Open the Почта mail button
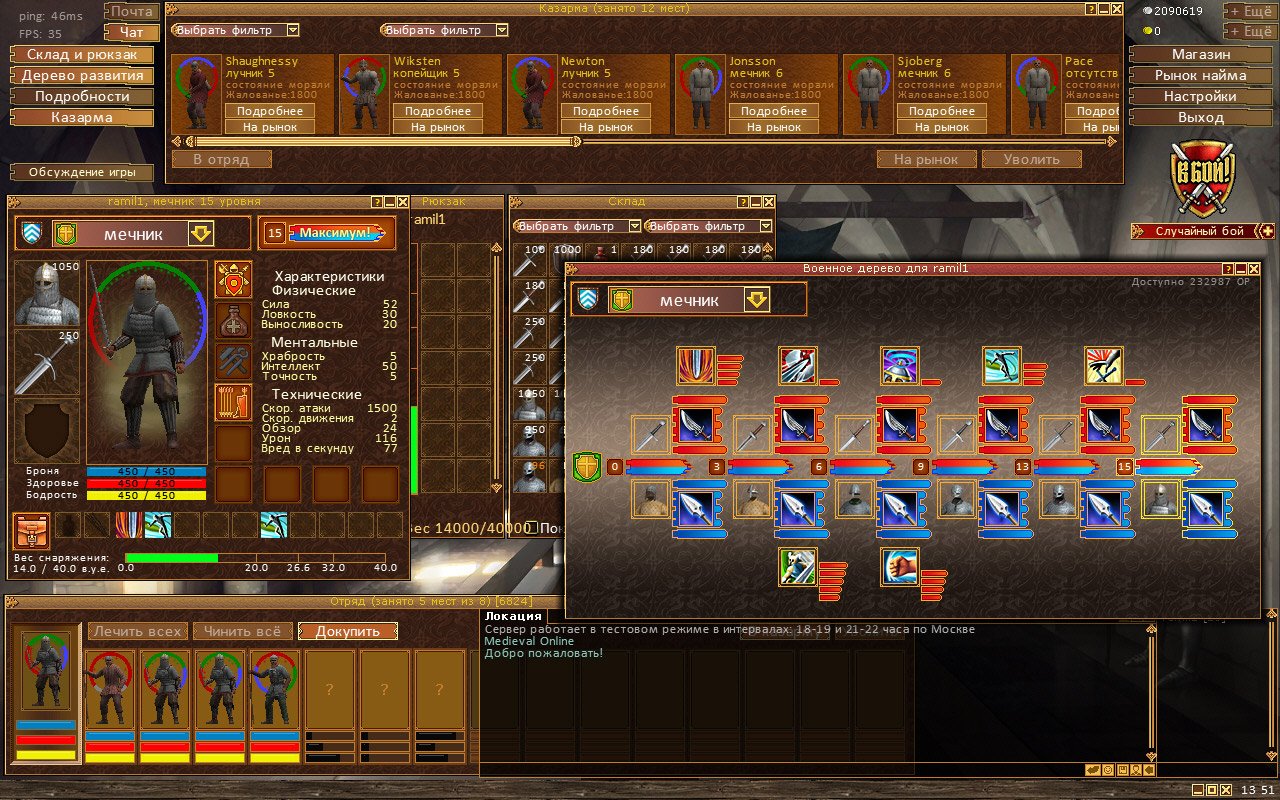The height and width of the screenshot is (800, 1280). tap(131, 12)
